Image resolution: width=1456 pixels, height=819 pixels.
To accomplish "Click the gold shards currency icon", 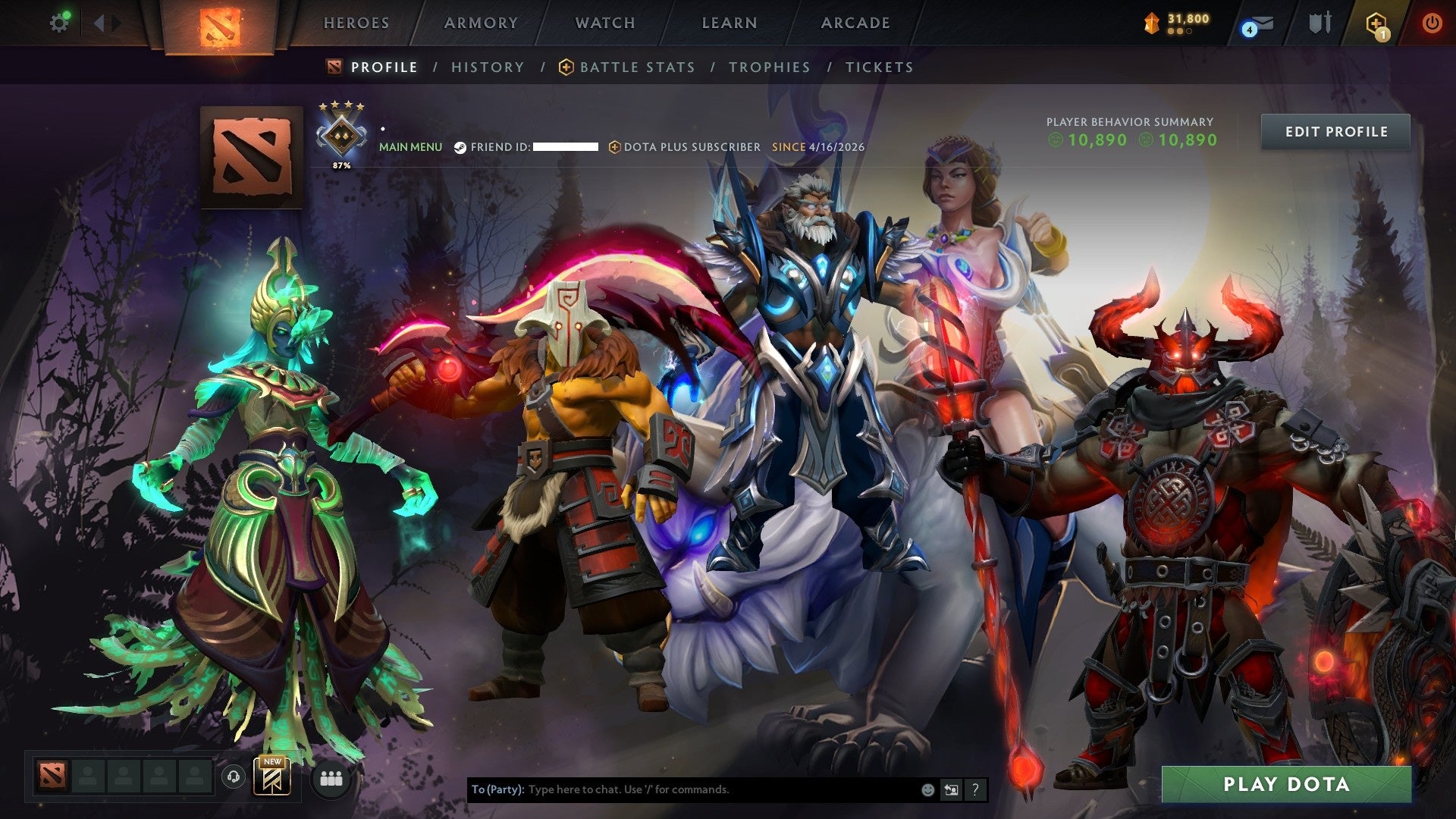I will [x=1150, y=23].
